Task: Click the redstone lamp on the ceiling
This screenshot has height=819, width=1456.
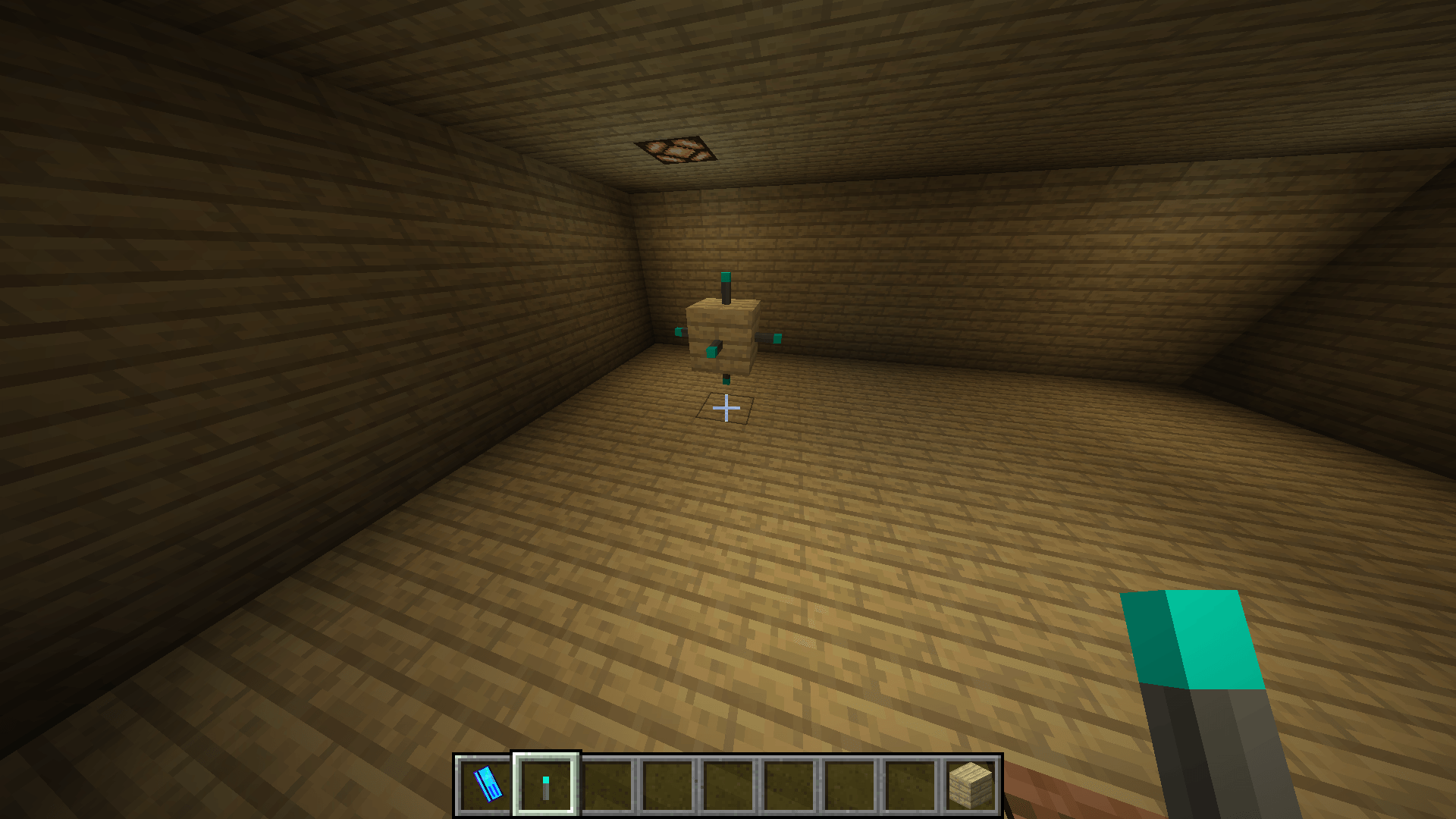Action: [x=677, y=149]
